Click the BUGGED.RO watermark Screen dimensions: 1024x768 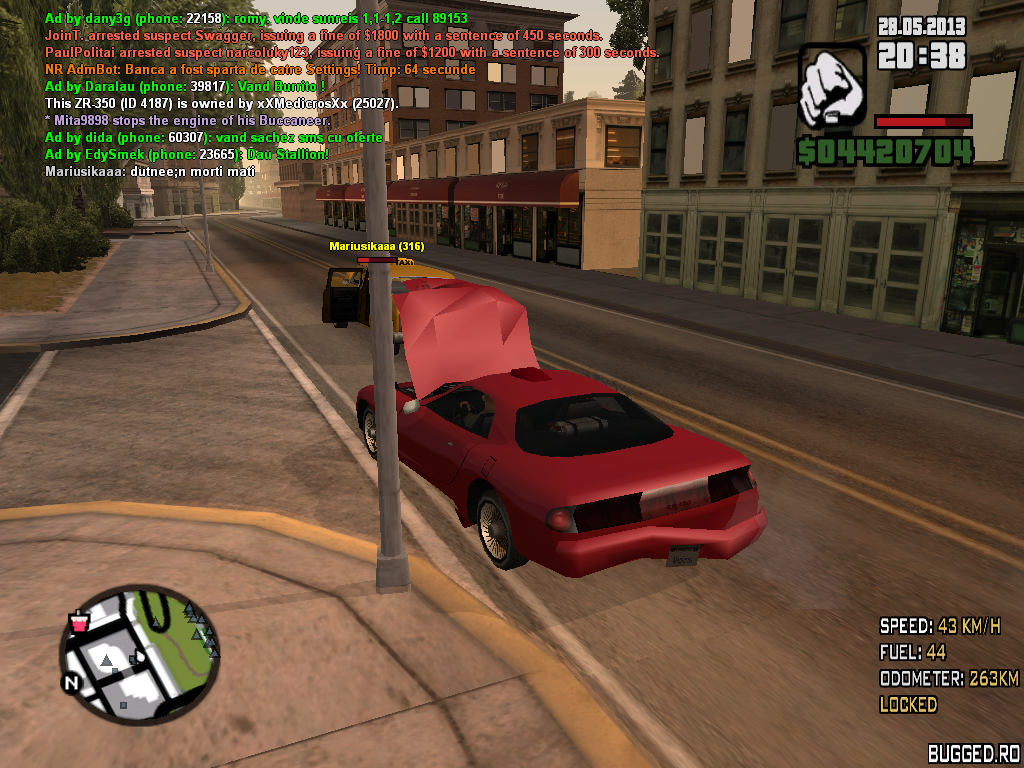972,754
